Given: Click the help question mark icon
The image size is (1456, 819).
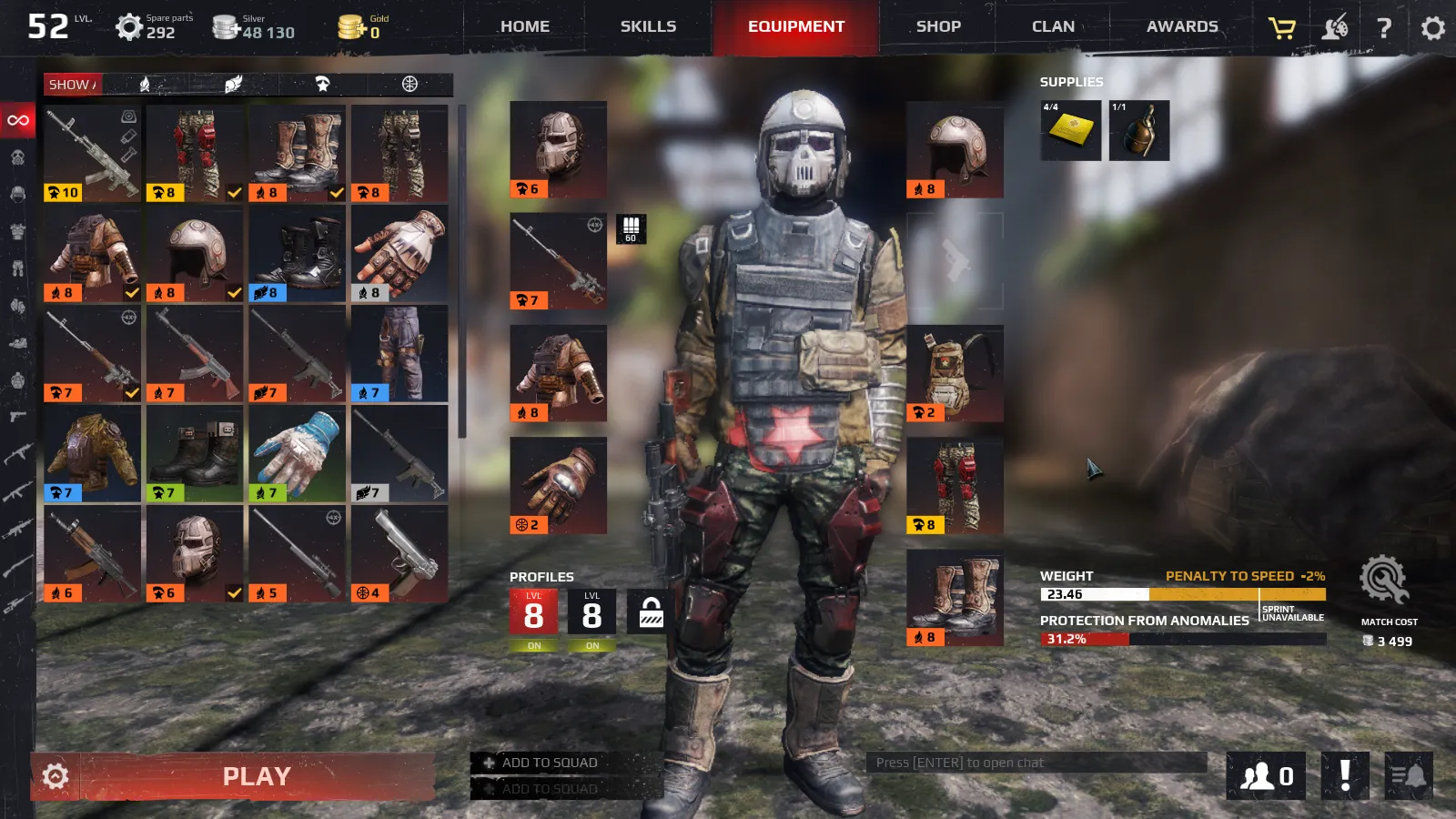Looking at the screenshot, I should coord(1384,26).
